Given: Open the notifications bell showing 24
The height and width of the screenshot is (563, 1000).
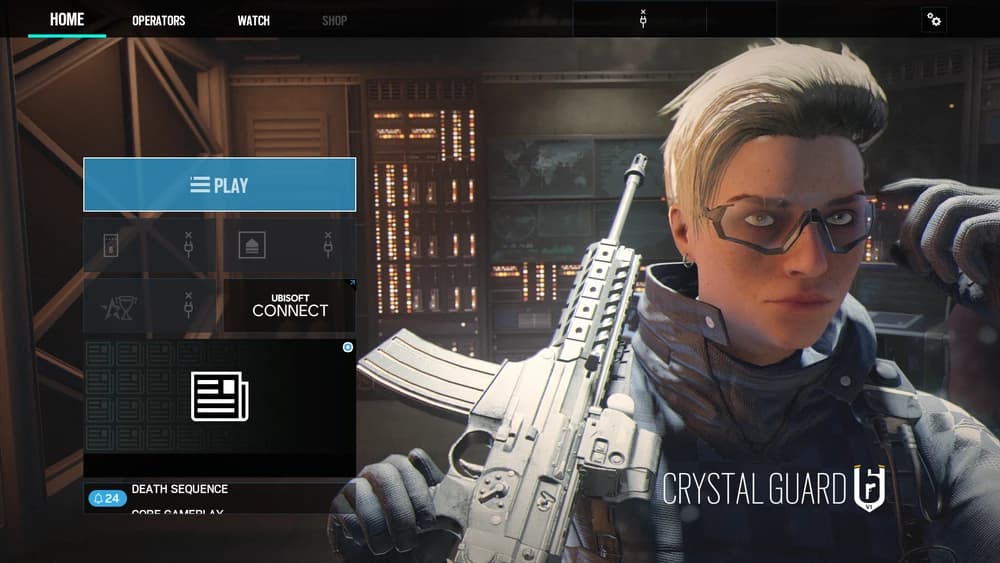Looking at the screenshot, I should pos(107,498).
